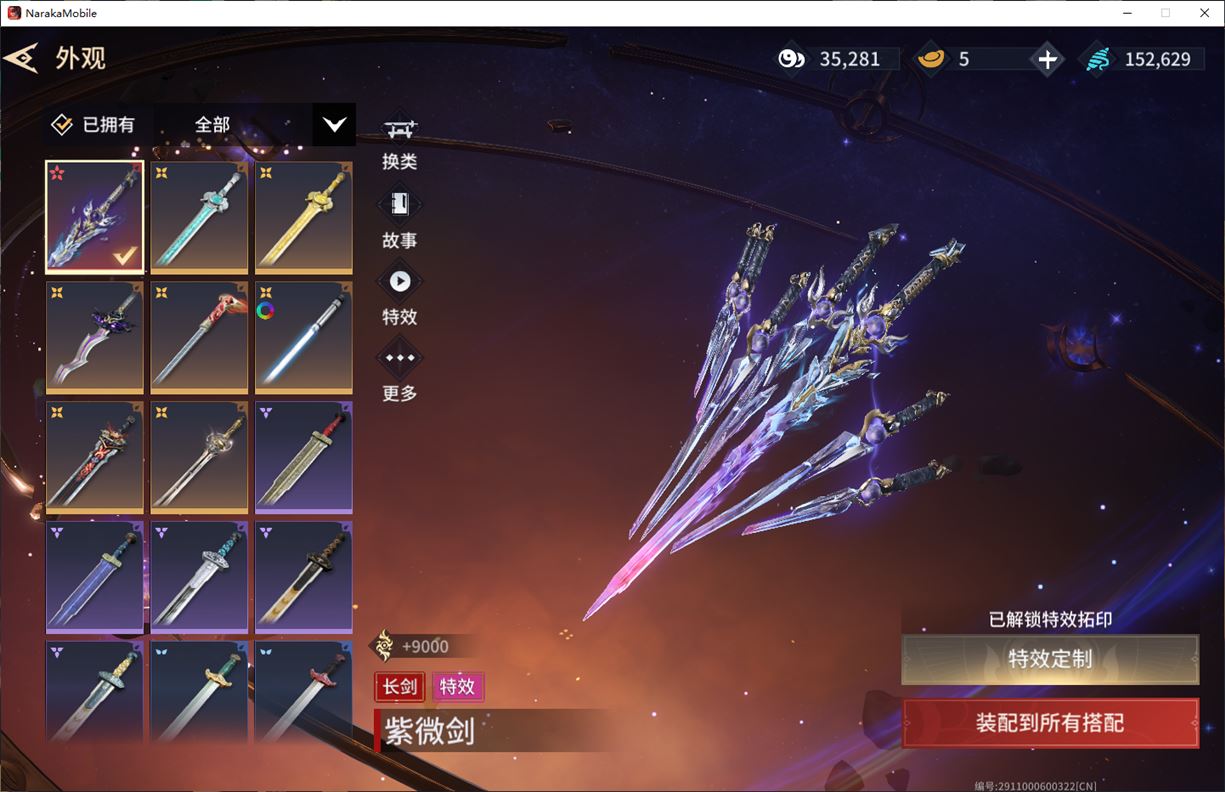
Task: Click the 特效定制 effect customization button
Action: (1049, 659)
